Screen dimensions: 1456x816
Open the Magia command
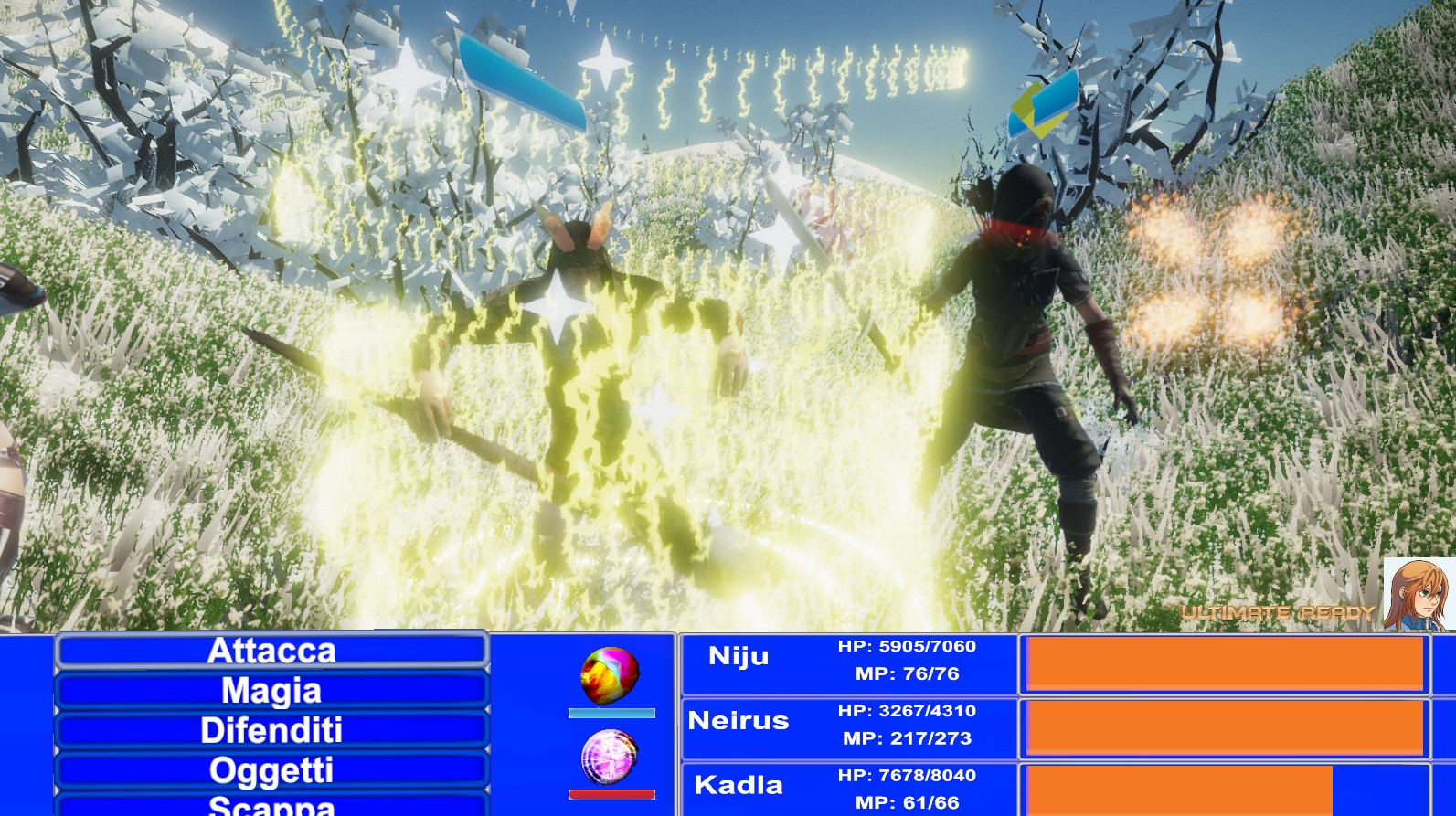point(272,691)
